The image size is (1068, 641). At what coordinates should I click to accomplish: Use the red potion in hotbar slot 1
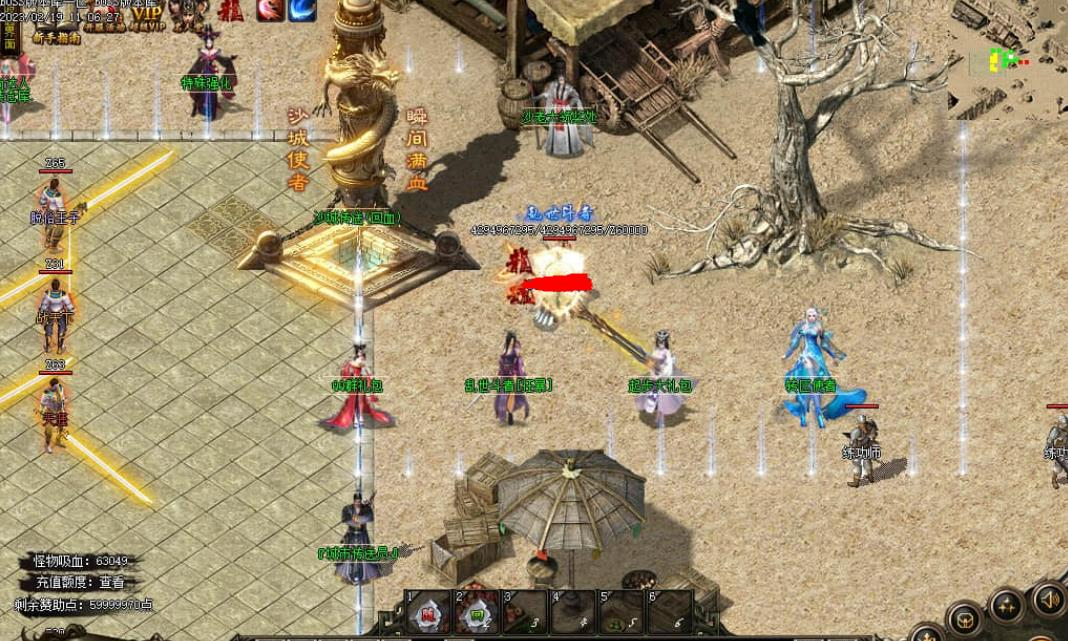[x=428, y=612]
